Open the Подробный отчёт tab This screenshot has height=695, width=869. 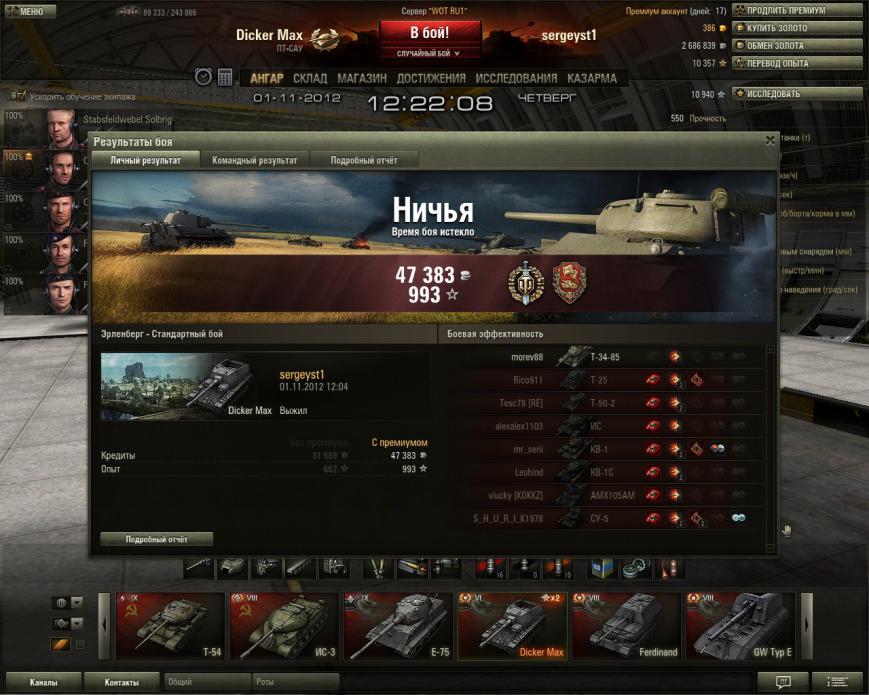[364, 160]
